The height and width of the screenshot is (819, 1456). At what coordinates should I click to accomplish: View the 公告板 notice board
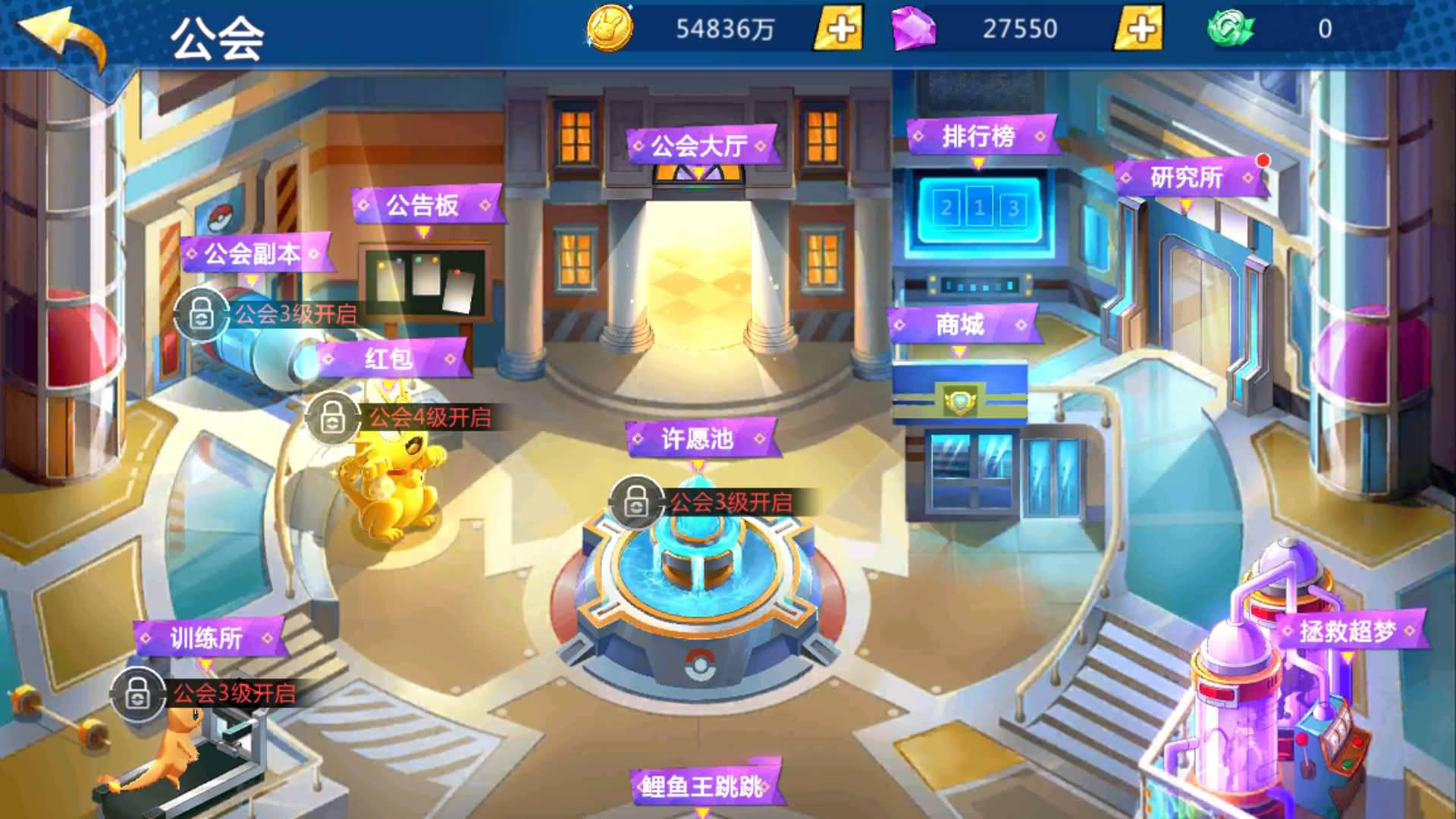coord(423,205)
